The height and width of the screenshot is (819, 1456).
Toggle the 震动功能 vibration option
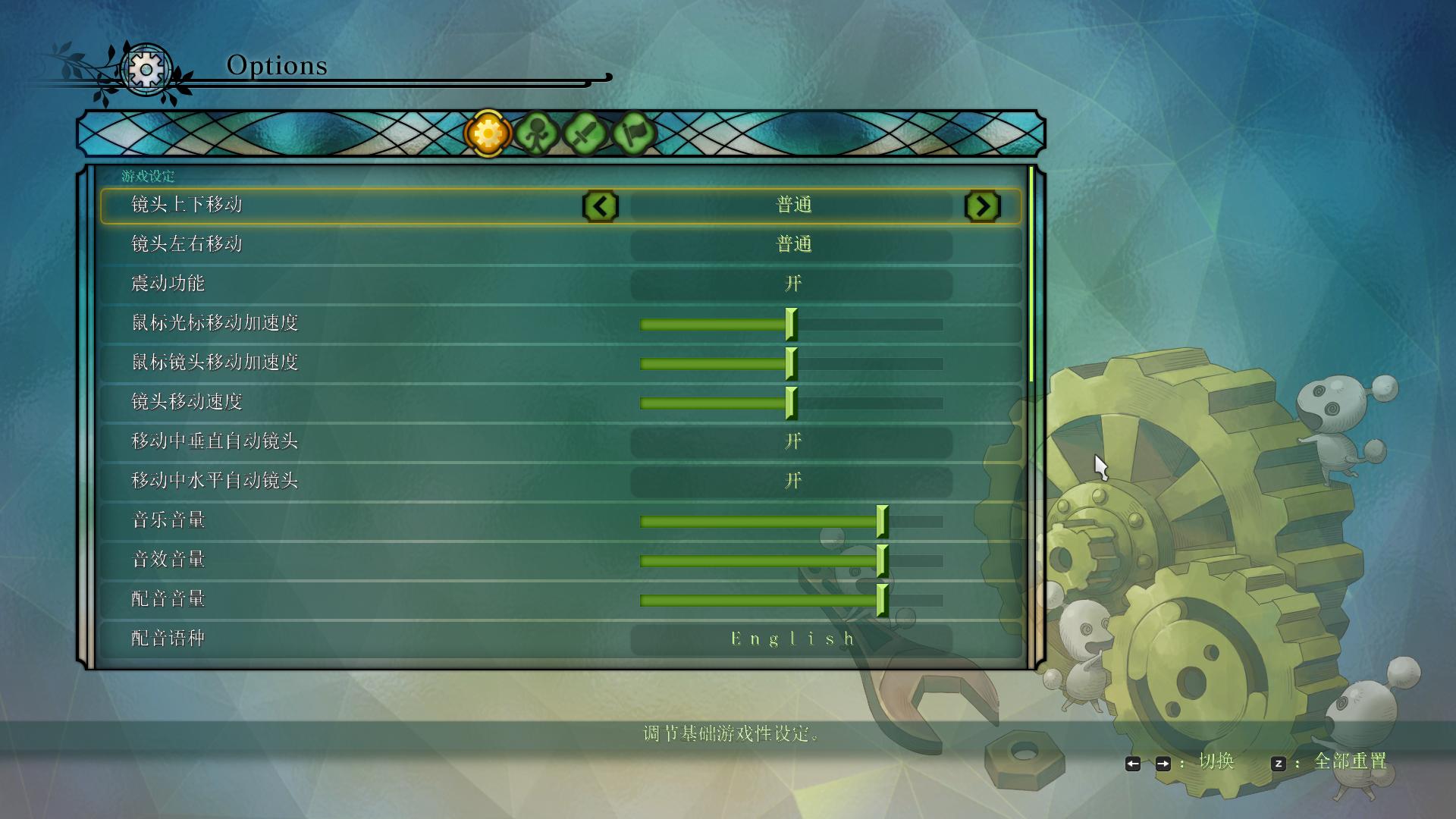(791, 284)
